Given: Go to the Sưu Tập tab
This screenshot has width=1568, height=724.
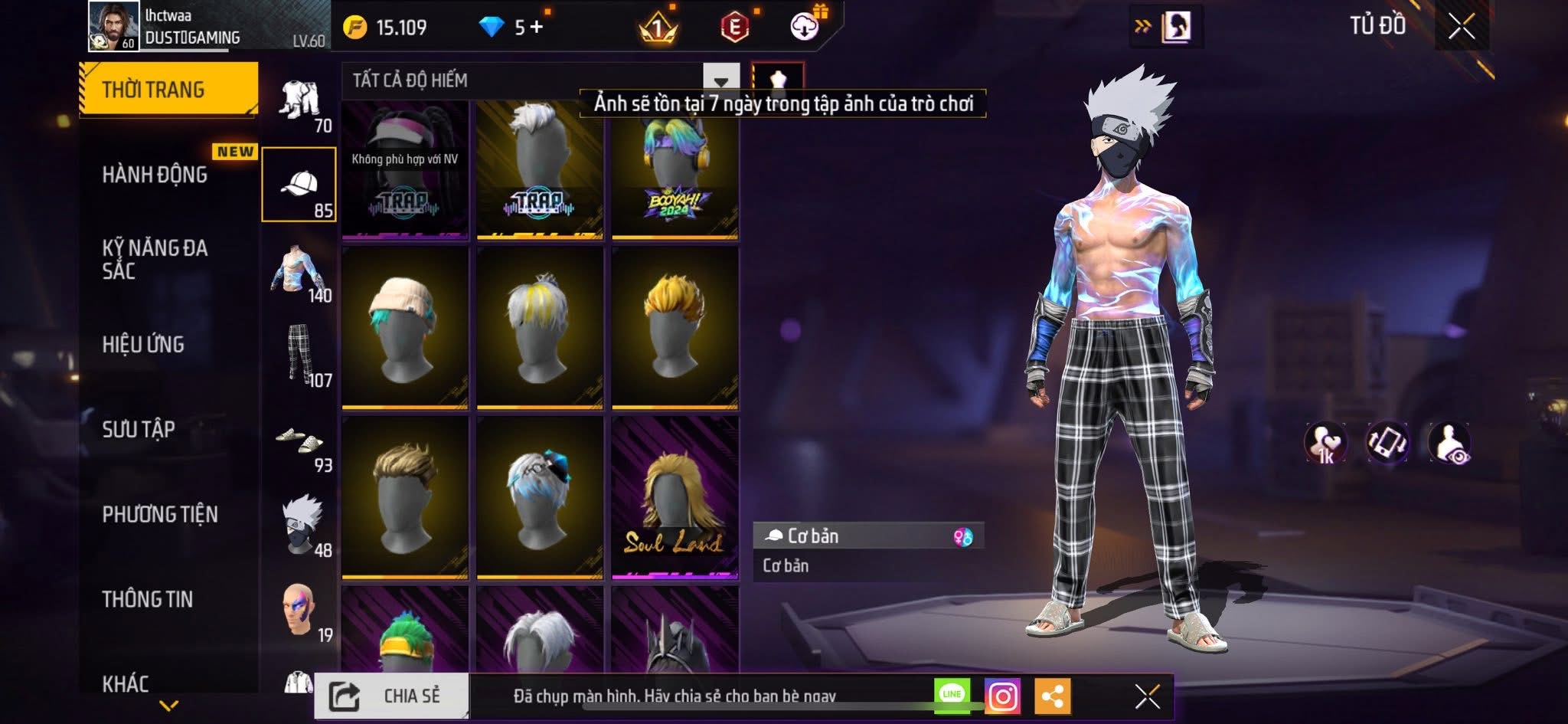Looking at the screenshot, I should (139, 429).
